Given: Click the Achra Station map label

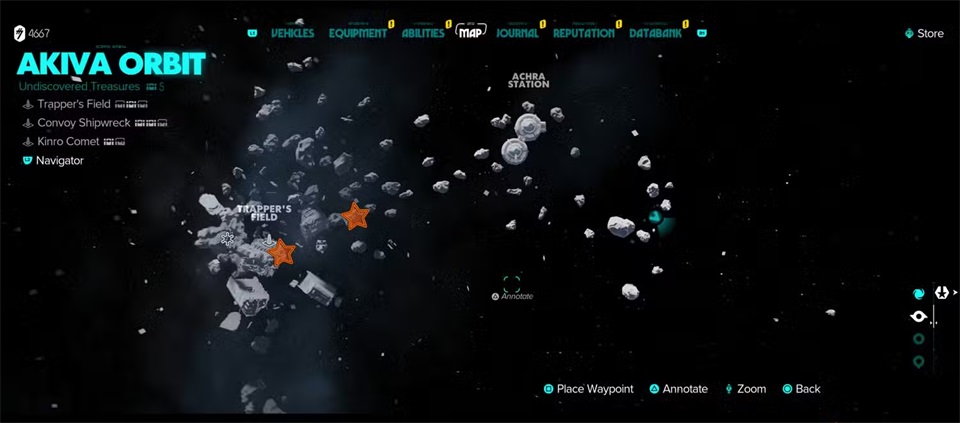Looking at the screenshot, I should [528, 80].
